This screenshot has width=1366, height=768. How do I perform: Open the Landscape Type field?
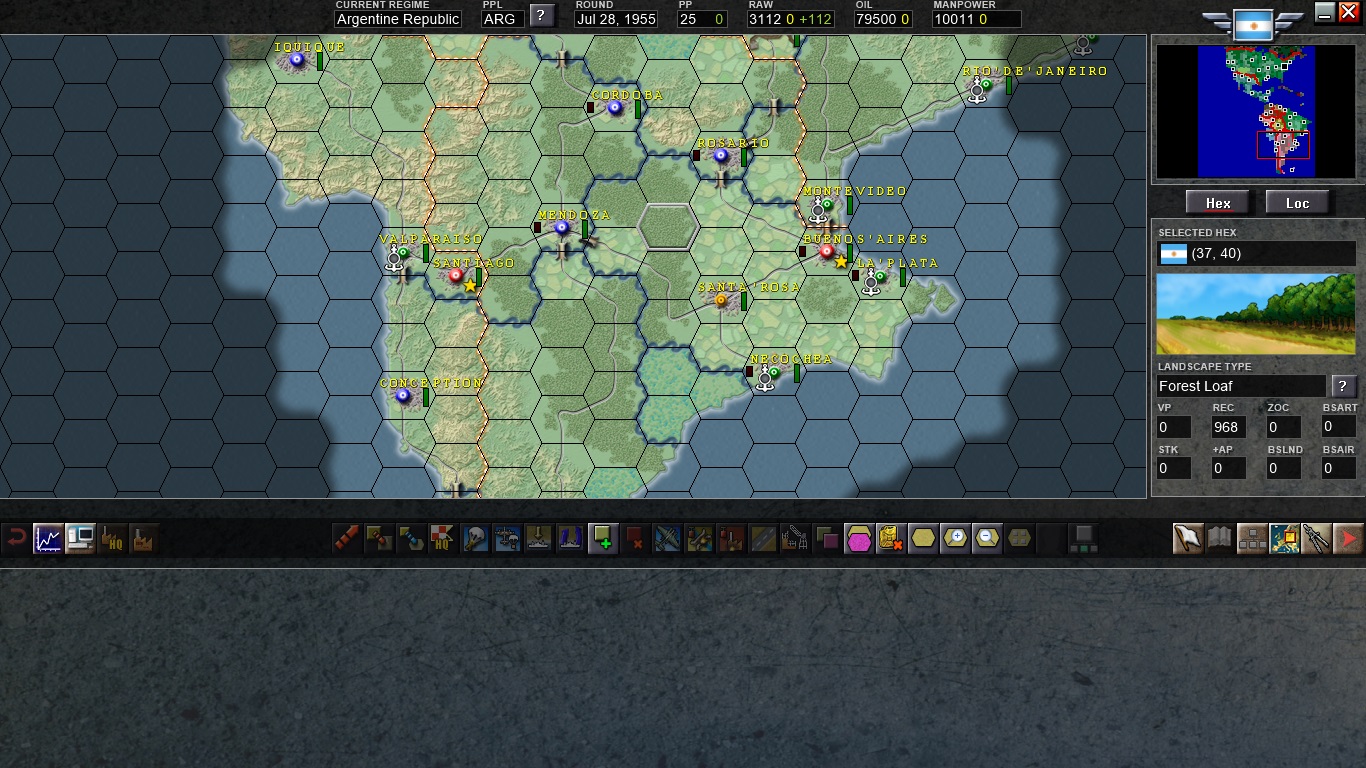click(x=1240, y=386)
